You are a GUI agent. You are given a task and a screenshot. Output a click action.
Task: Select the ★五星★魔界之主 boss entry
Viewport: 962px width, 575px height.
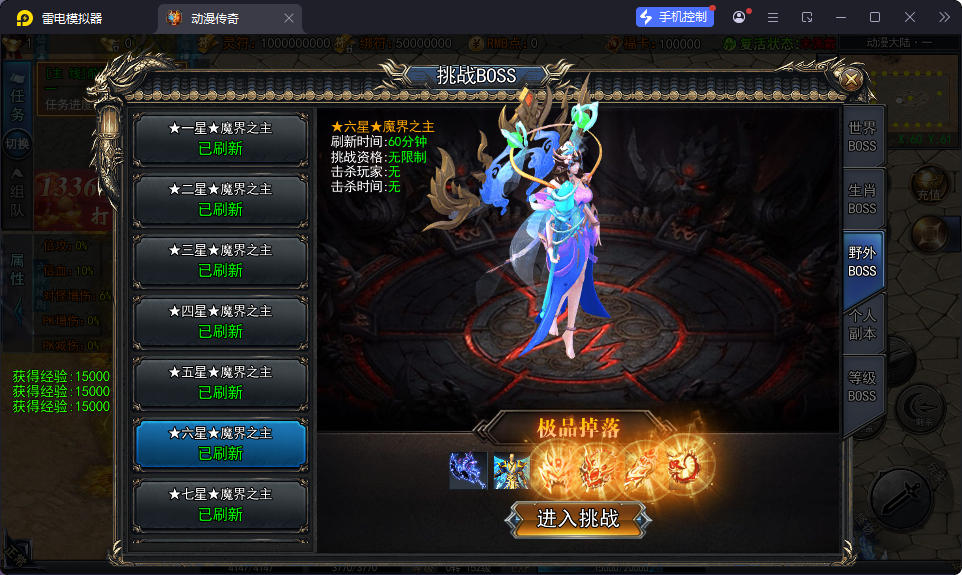tap(221, 383)
